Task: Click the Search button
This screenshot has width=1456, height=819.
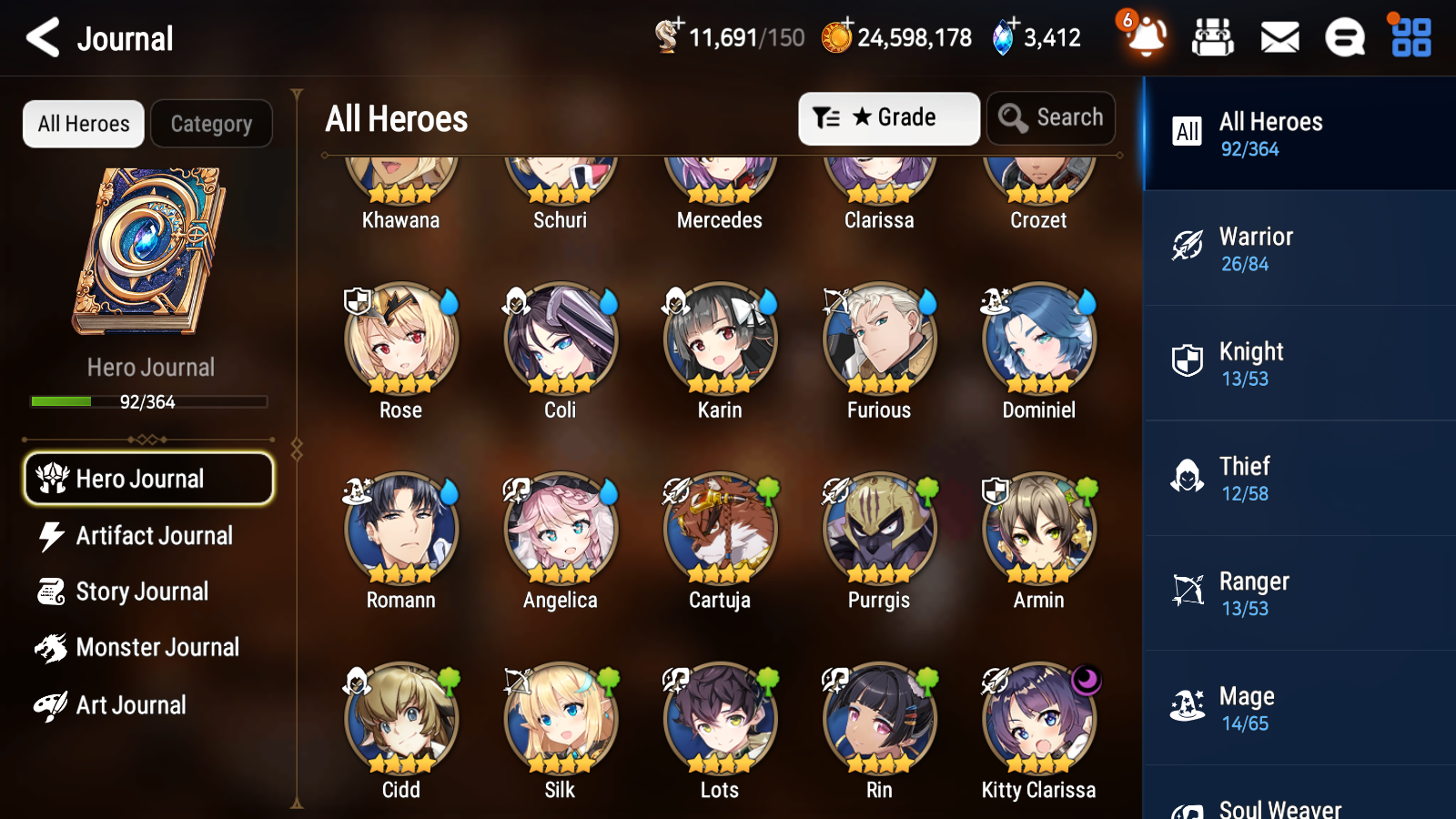Action: point(1051,117)
